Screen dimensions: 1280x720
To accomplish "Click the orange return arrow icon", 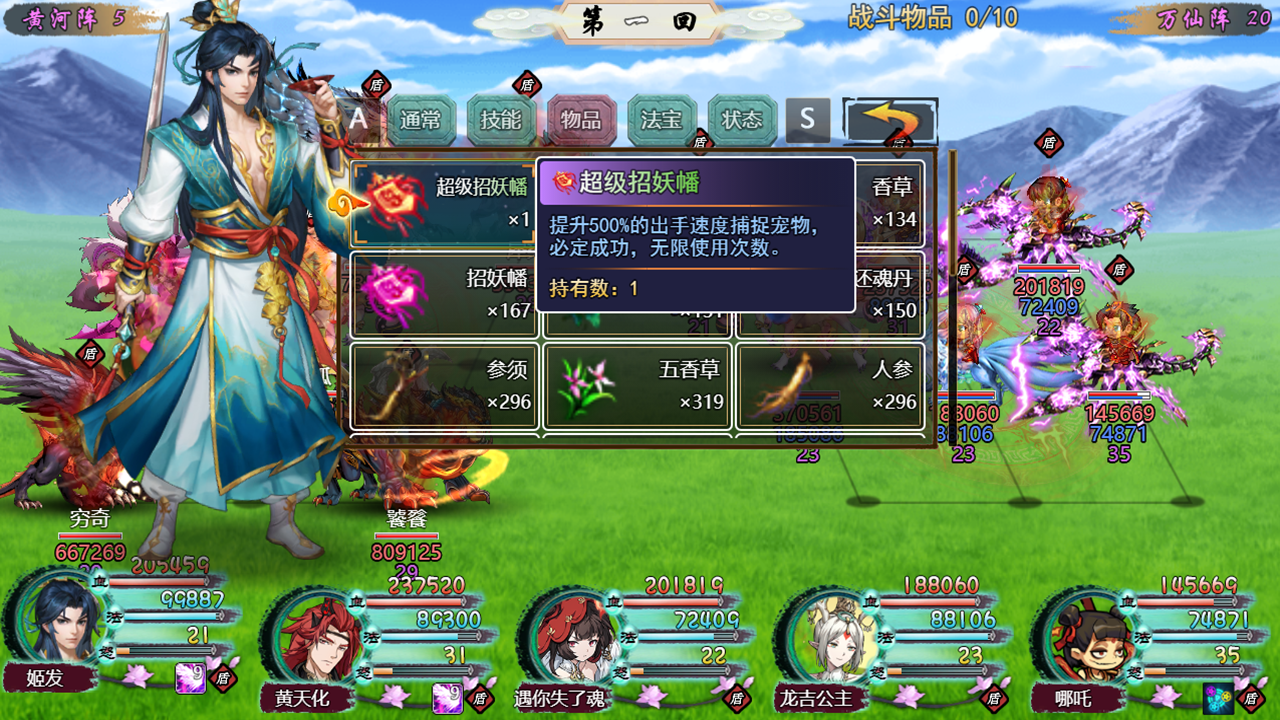I will [x=890, y=120].
